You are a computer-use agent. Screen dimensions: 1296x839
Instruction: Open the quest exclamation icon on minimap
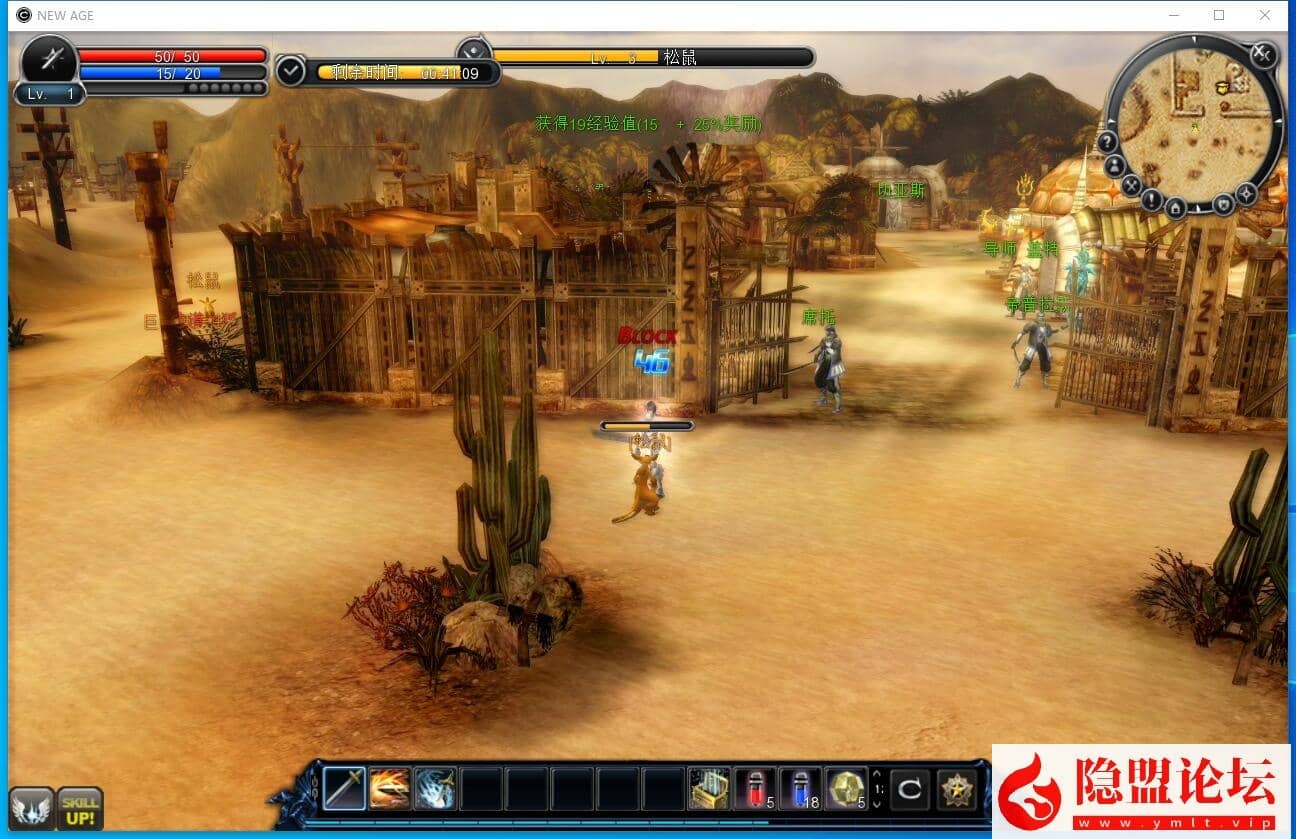point(1151,200)
